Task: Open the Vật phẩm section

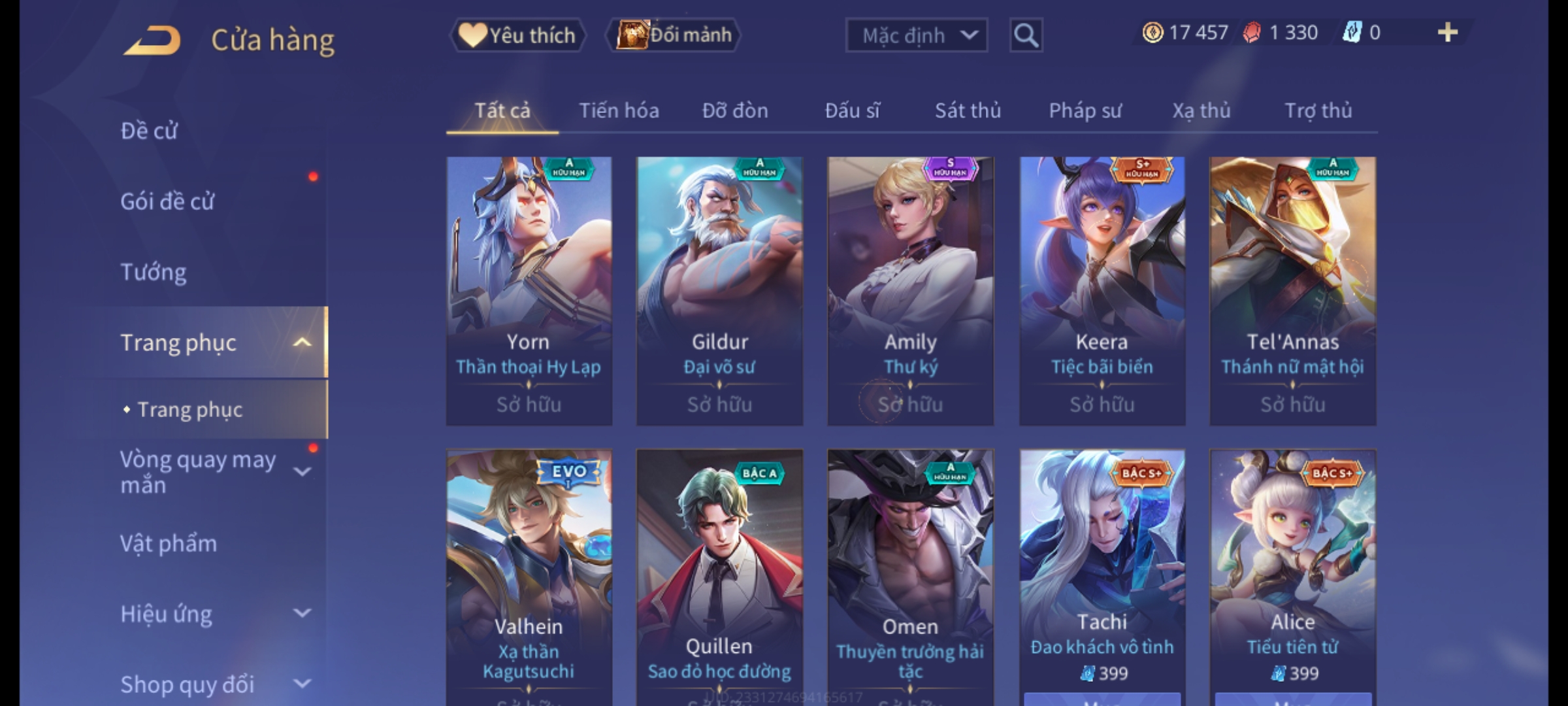Action: pyautogui.click(x=169, y=544)
